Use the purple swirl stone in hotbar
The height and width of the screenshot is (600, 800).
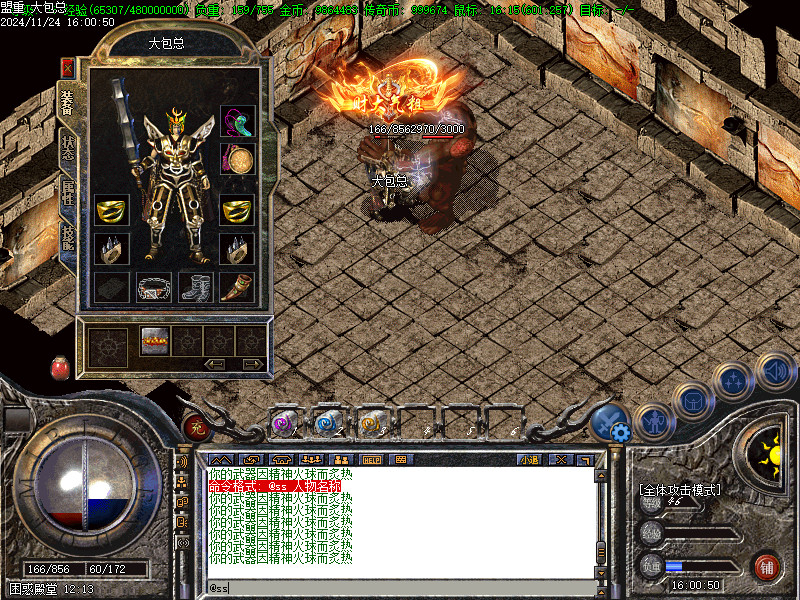[284, 423]
